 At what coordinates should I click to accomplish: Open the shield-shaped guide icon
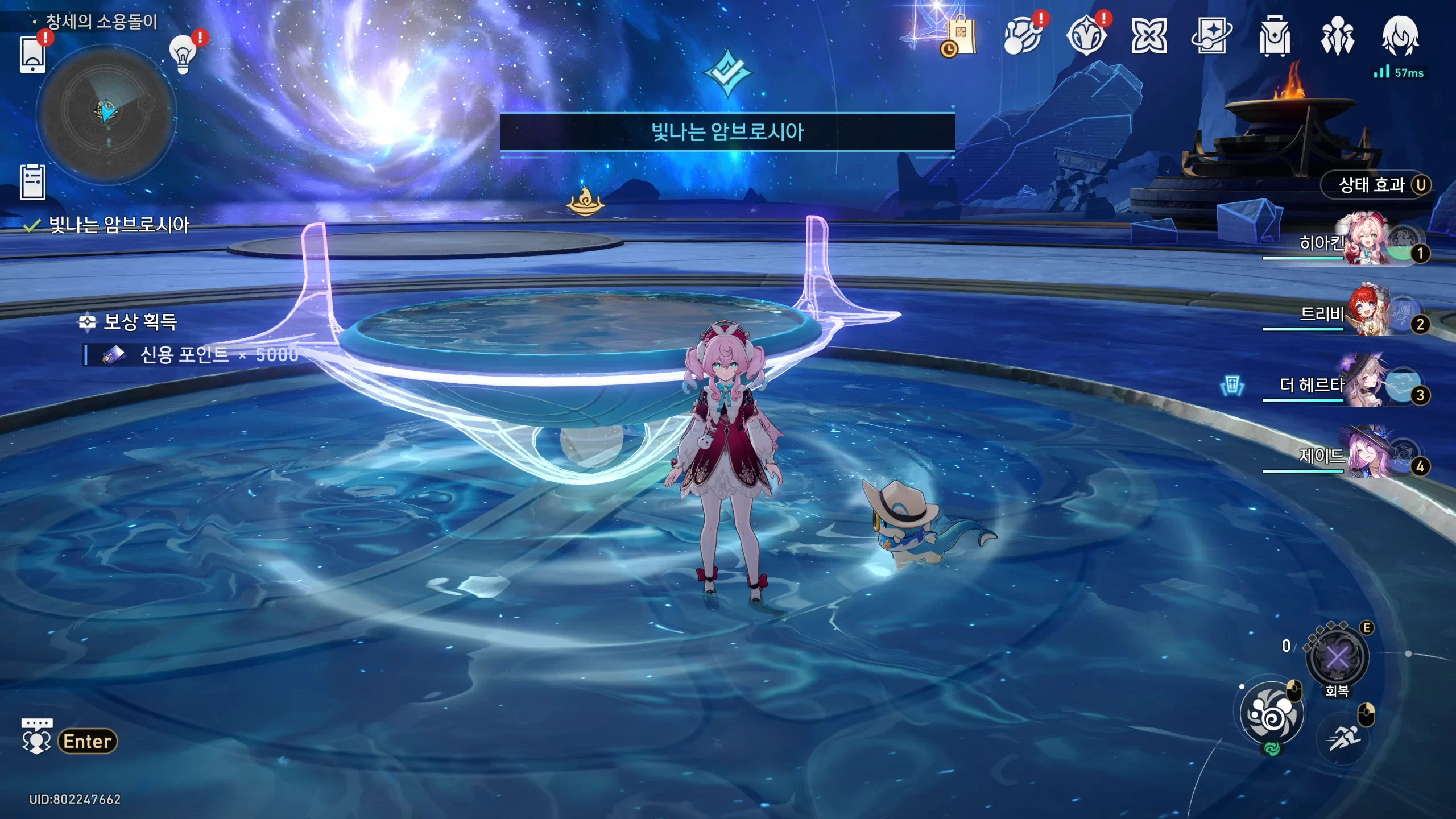coord(1086,36)
